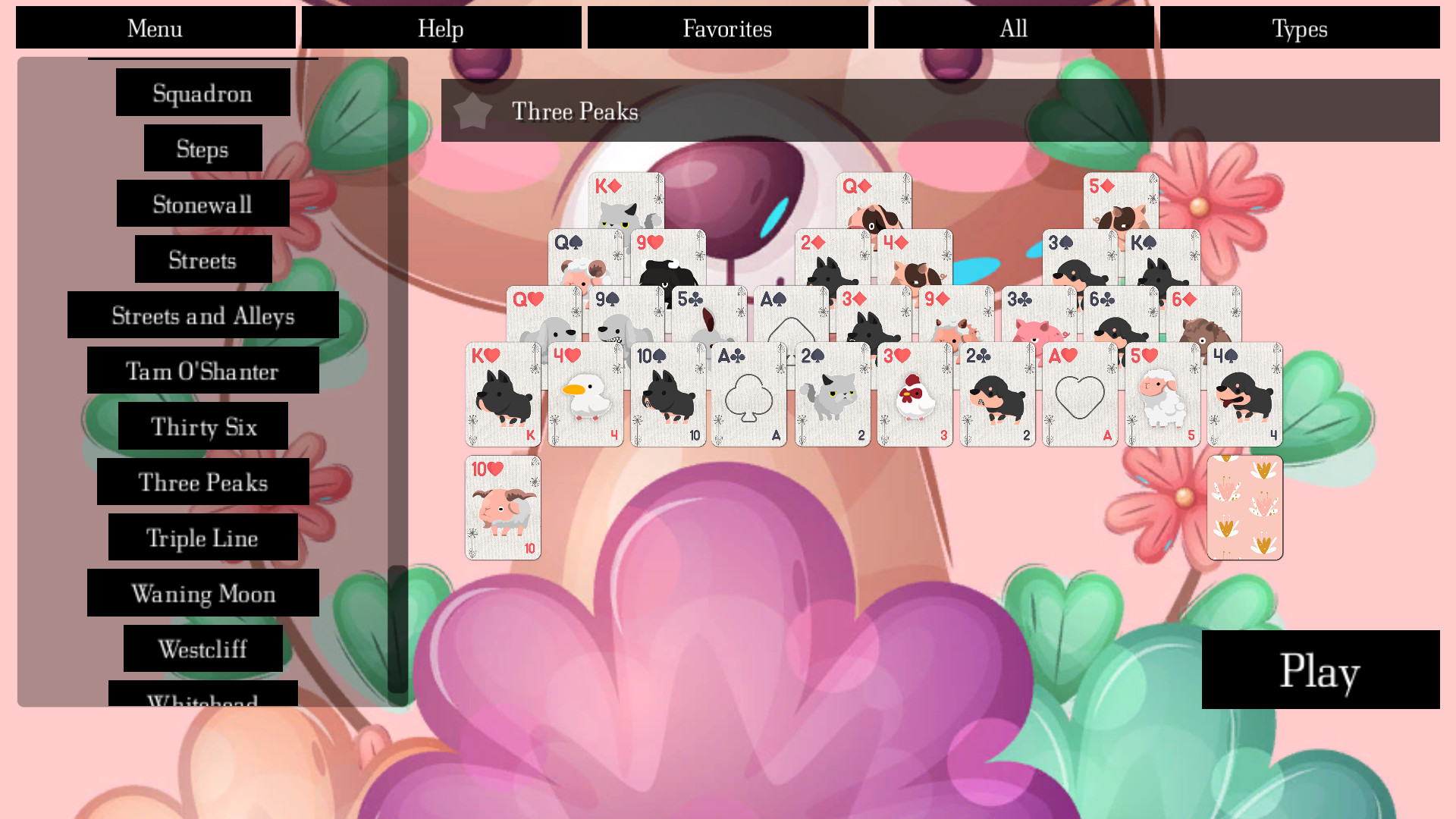The height and width of the screenshot is (819, 1456).
Task: Click the 4 of Hearts duck card
Action: coord(585,394)
